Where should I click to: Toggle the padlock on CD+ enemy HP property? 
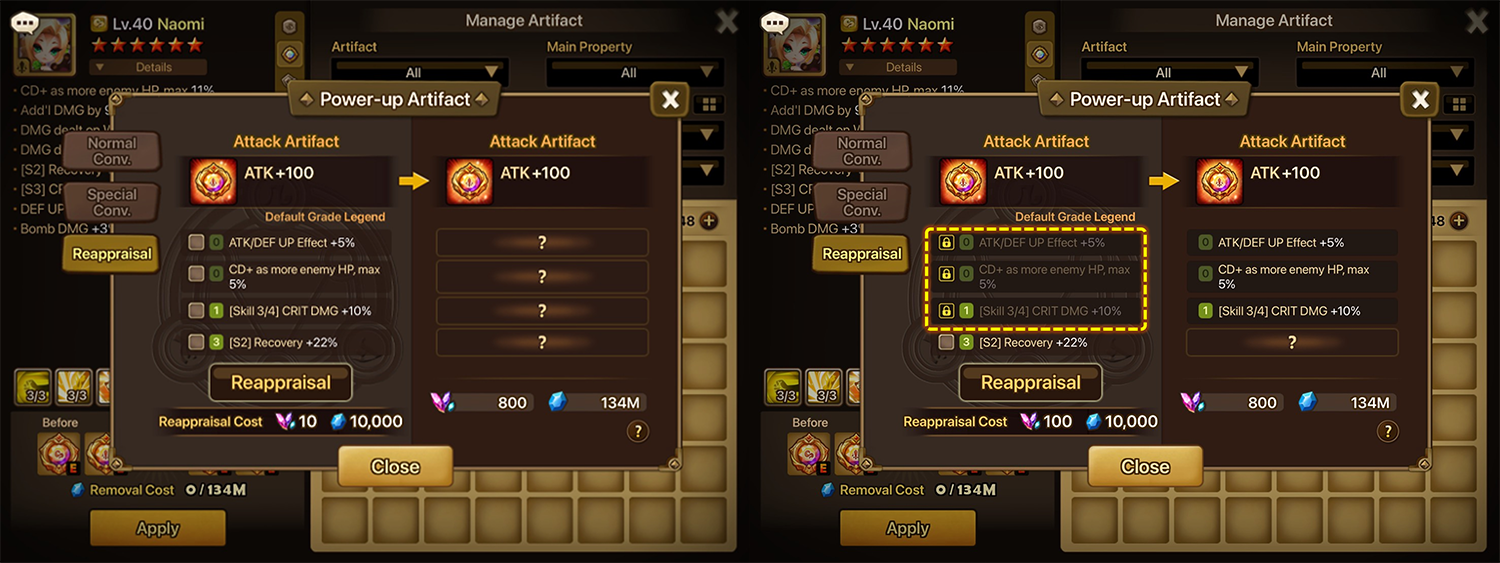[x=946, y=273]
